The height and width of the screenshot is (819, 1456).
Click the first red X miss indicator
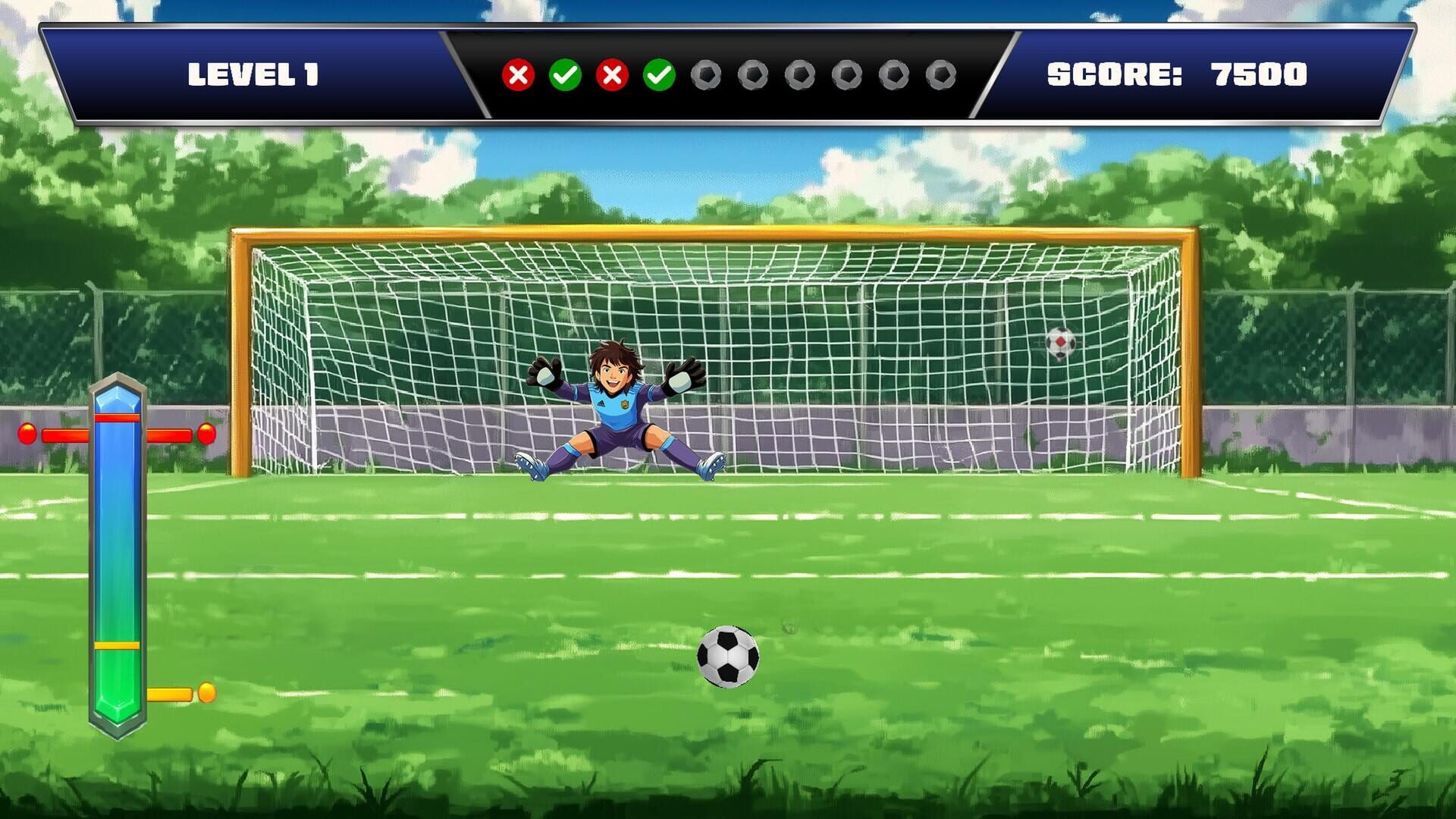pyautogui.click(x=518, y=74)
